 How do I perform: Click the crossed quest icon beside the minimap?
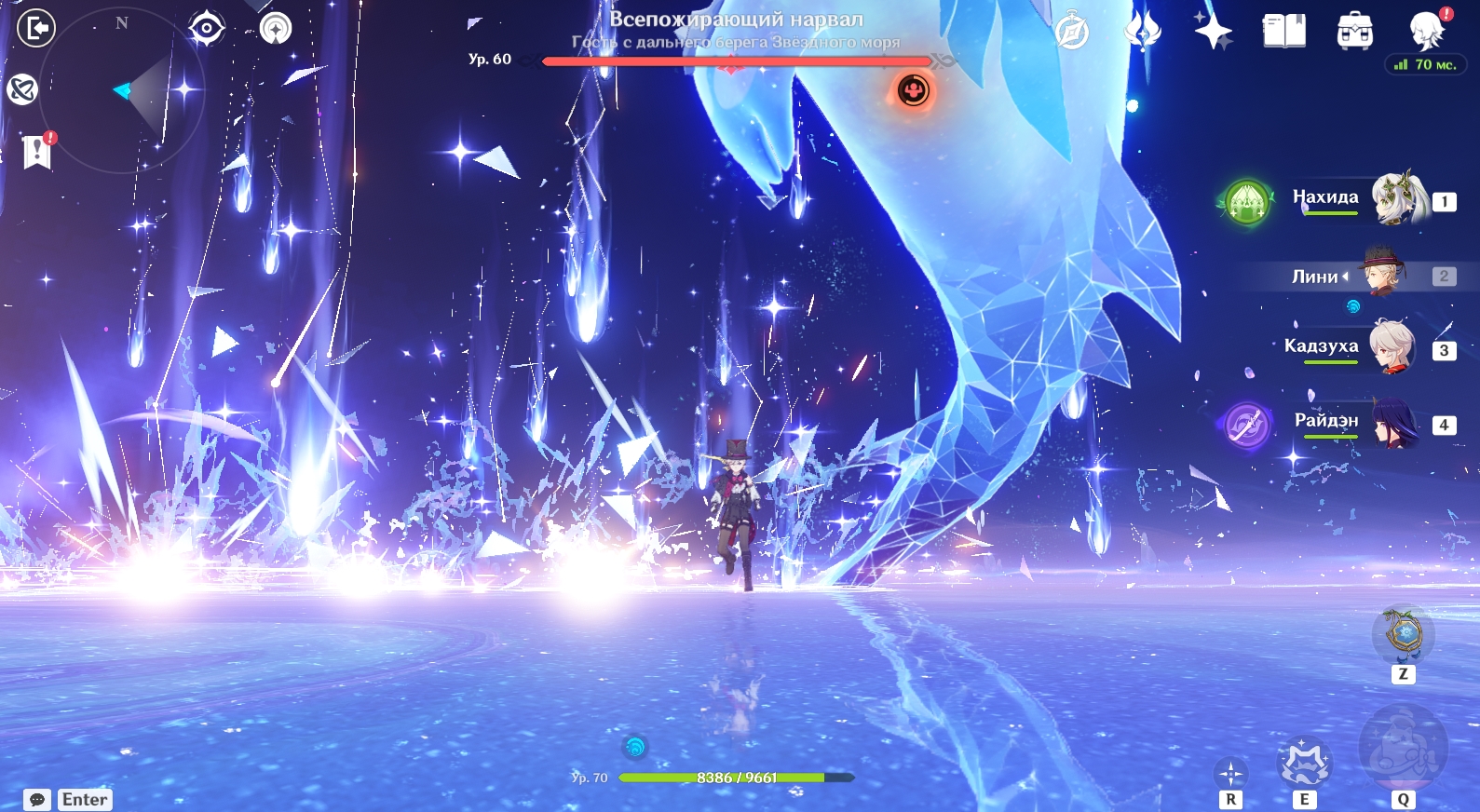pyautogui.click(x=22, y=89)
